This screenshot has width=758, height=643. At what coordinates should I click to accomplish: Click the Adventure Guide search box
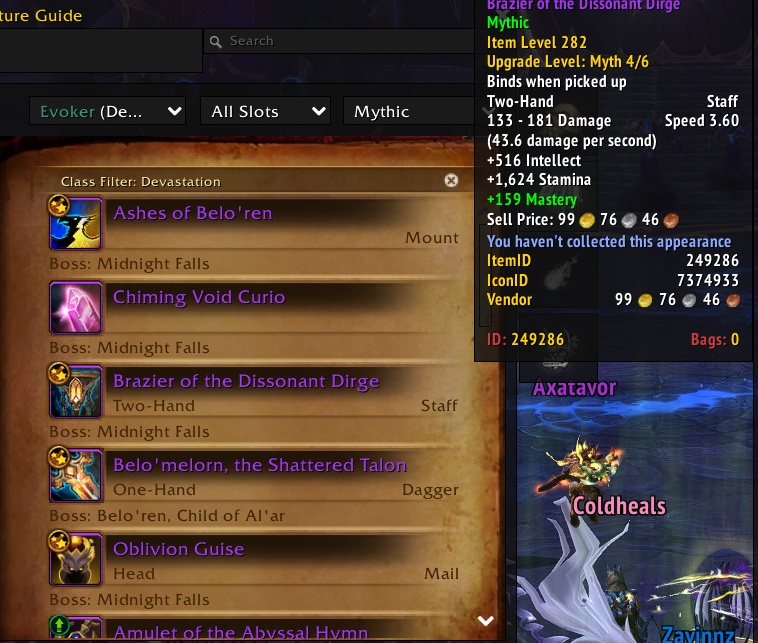[x=340, y=41]
